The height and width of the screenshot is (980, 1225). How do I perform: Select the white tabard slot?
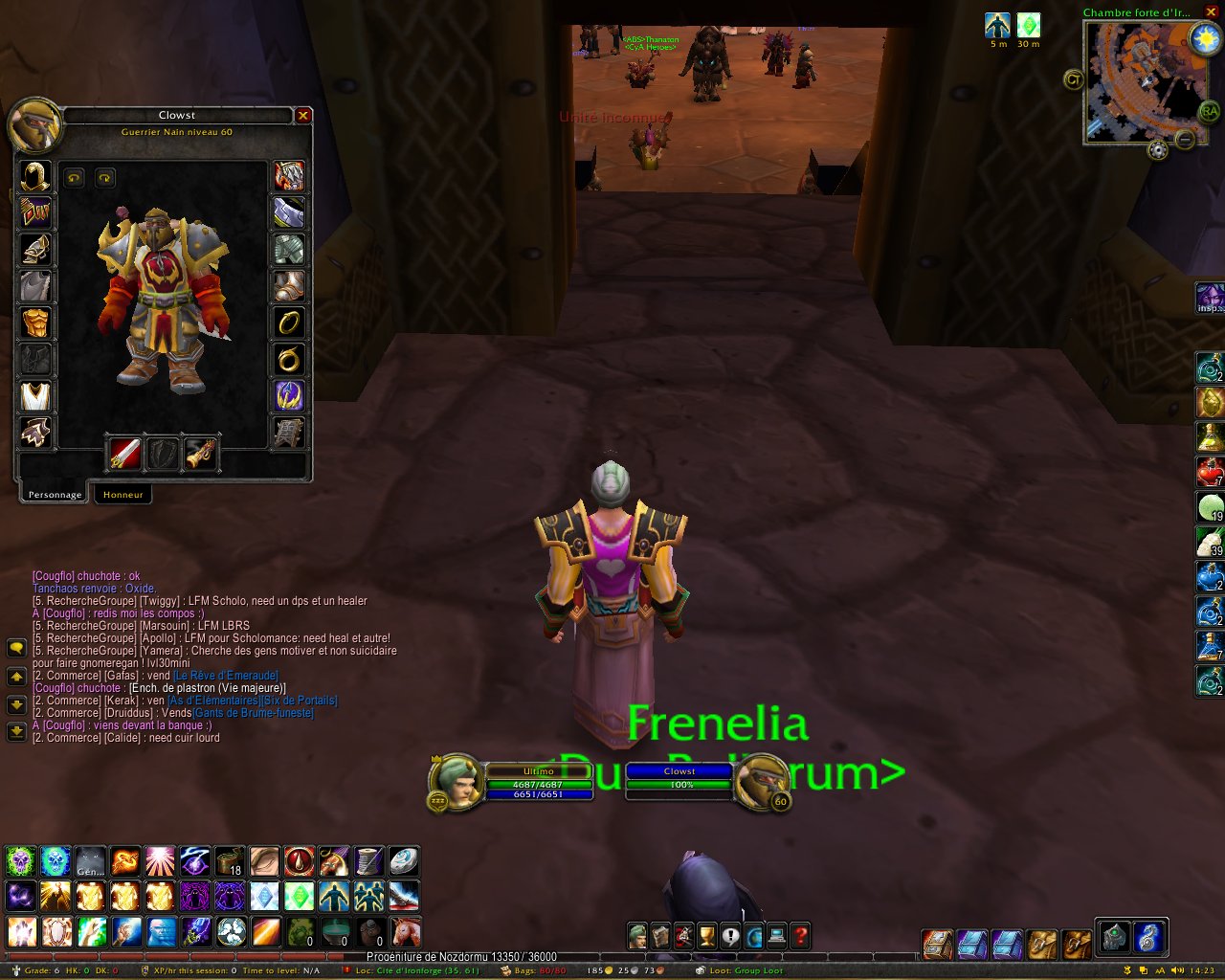click(x=35, y=396)
